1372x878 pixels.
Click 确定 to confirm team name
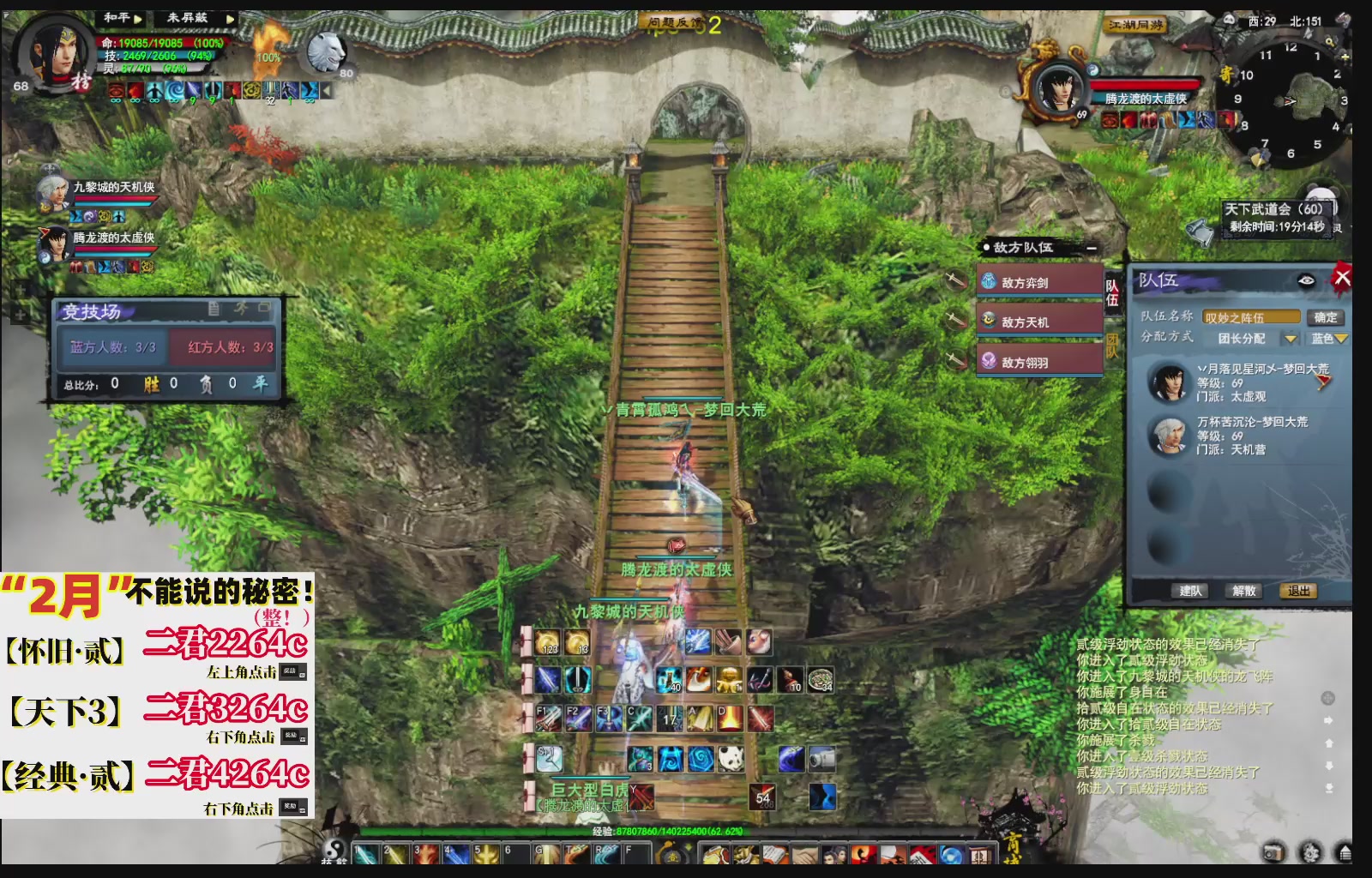[x=1325, y=317]
